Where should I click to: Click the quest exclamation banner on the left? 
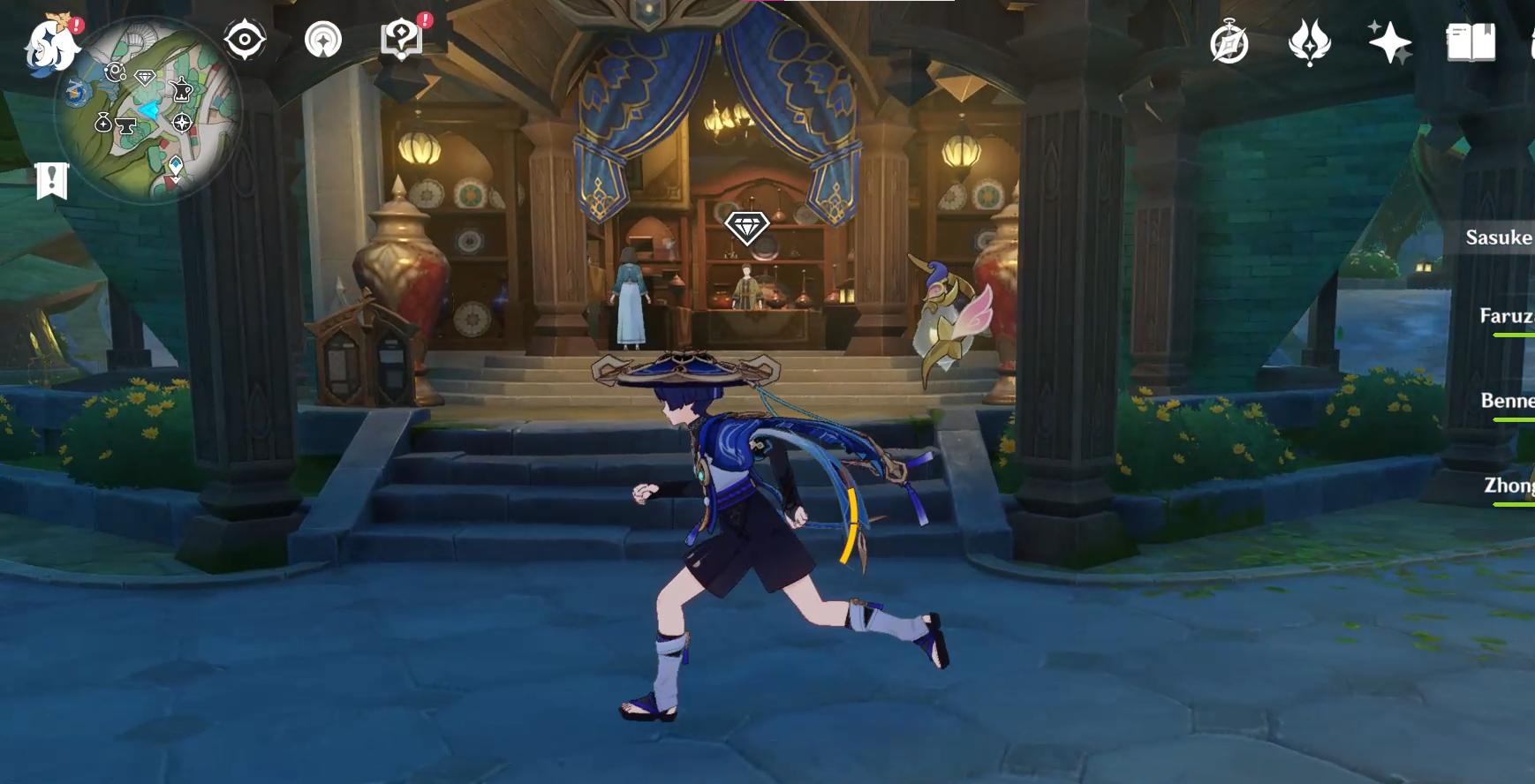click(51, 180)
